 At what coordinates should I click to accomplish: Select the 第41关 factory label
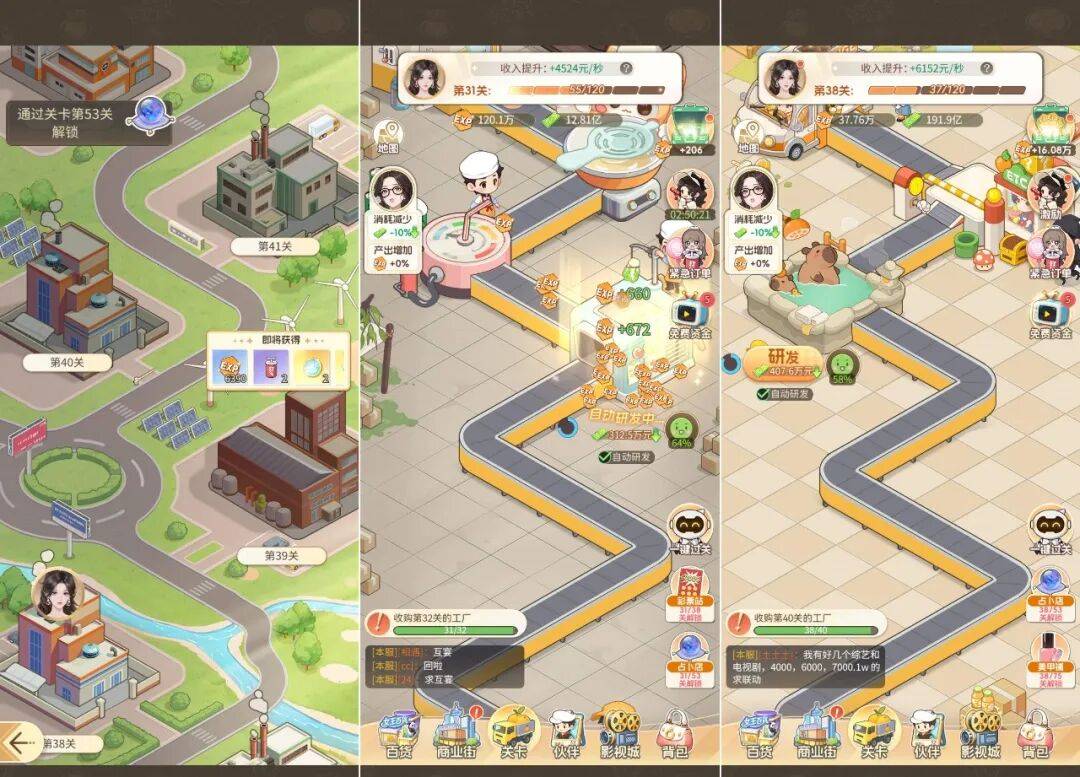(x=274, y=246)
